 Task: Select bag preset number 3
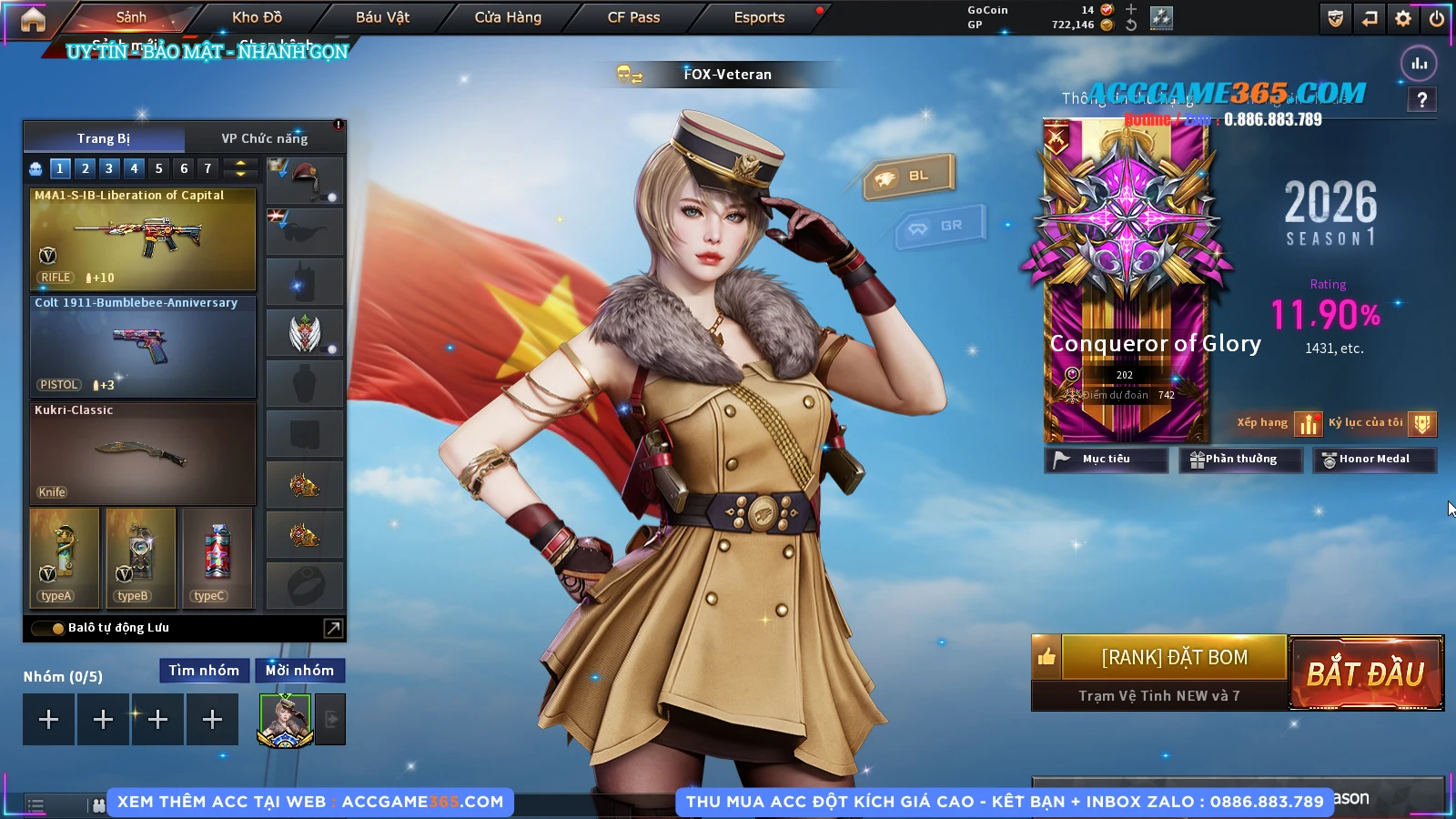click(x=109, y=168)
